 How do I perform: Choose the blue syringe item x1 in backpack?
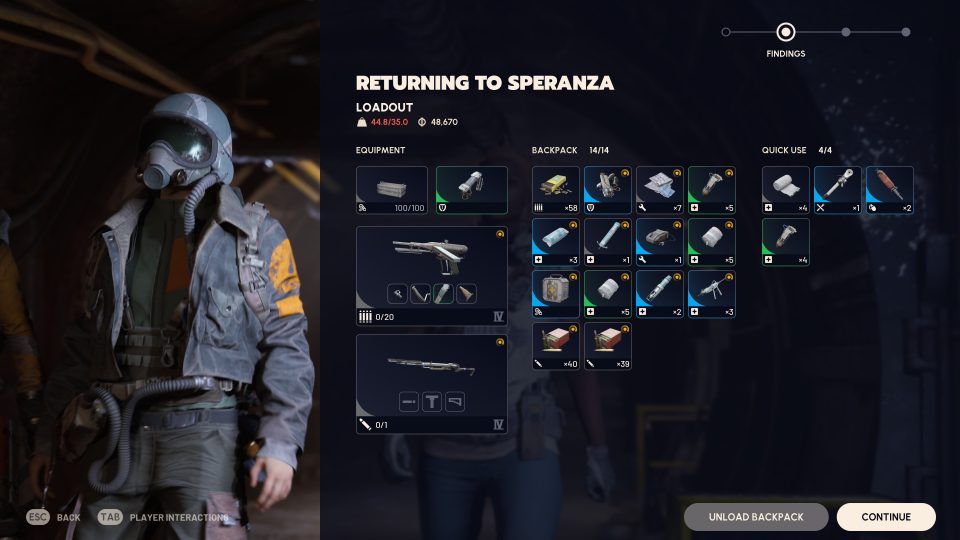click(x=608, y=242)
